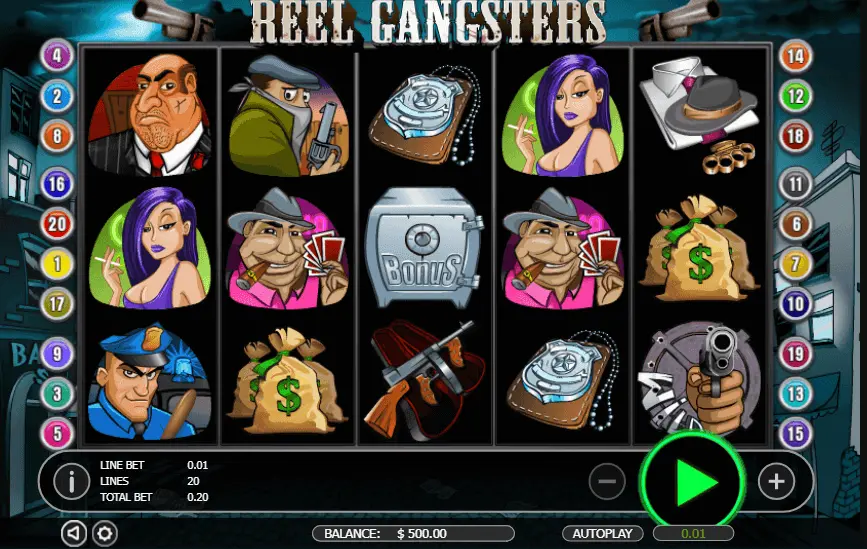Select payline number 4 marker
Screen dimensions: 867x549
[x=56, y=55]
